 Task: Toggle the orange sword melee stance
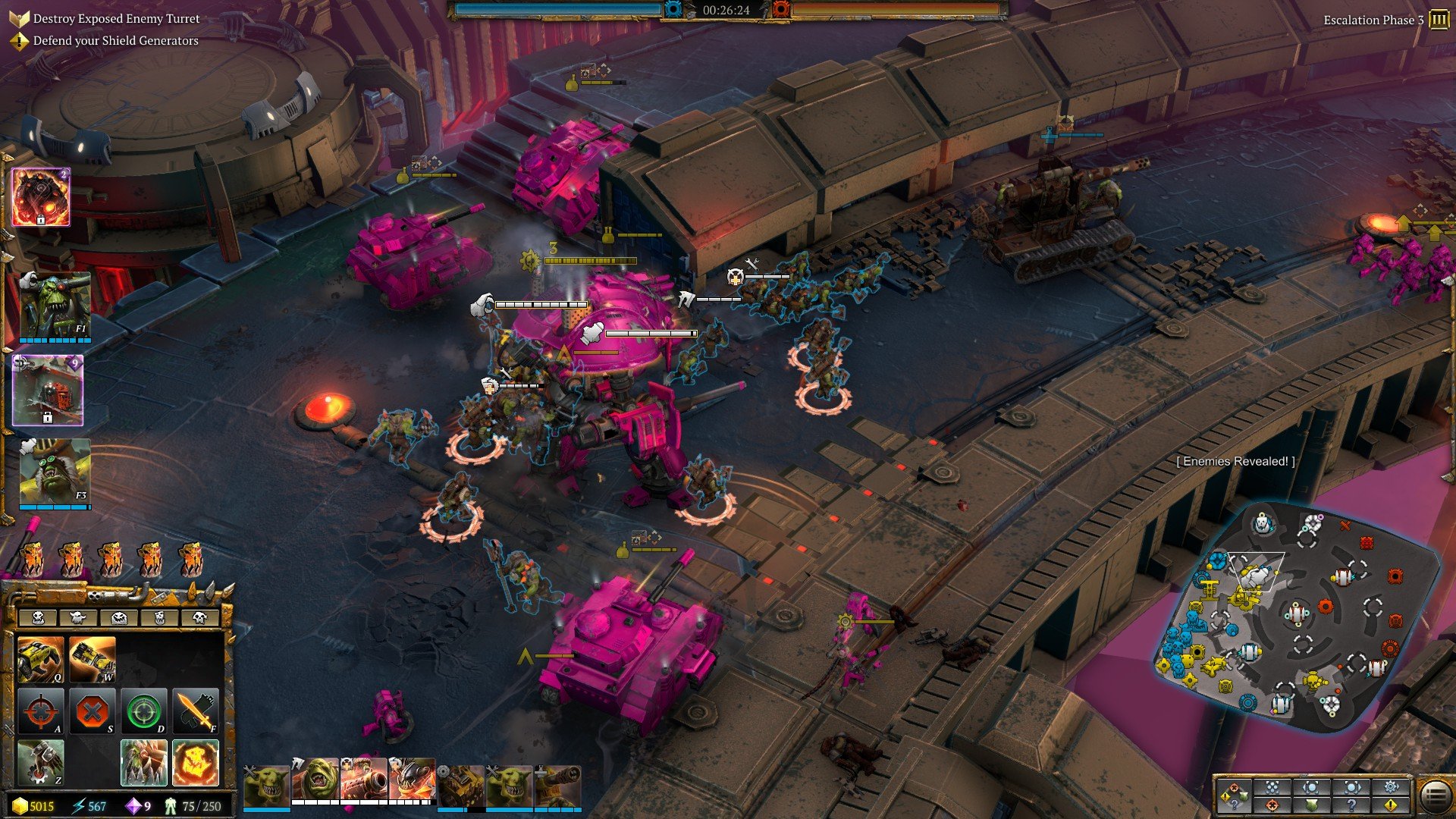(195, 711)
